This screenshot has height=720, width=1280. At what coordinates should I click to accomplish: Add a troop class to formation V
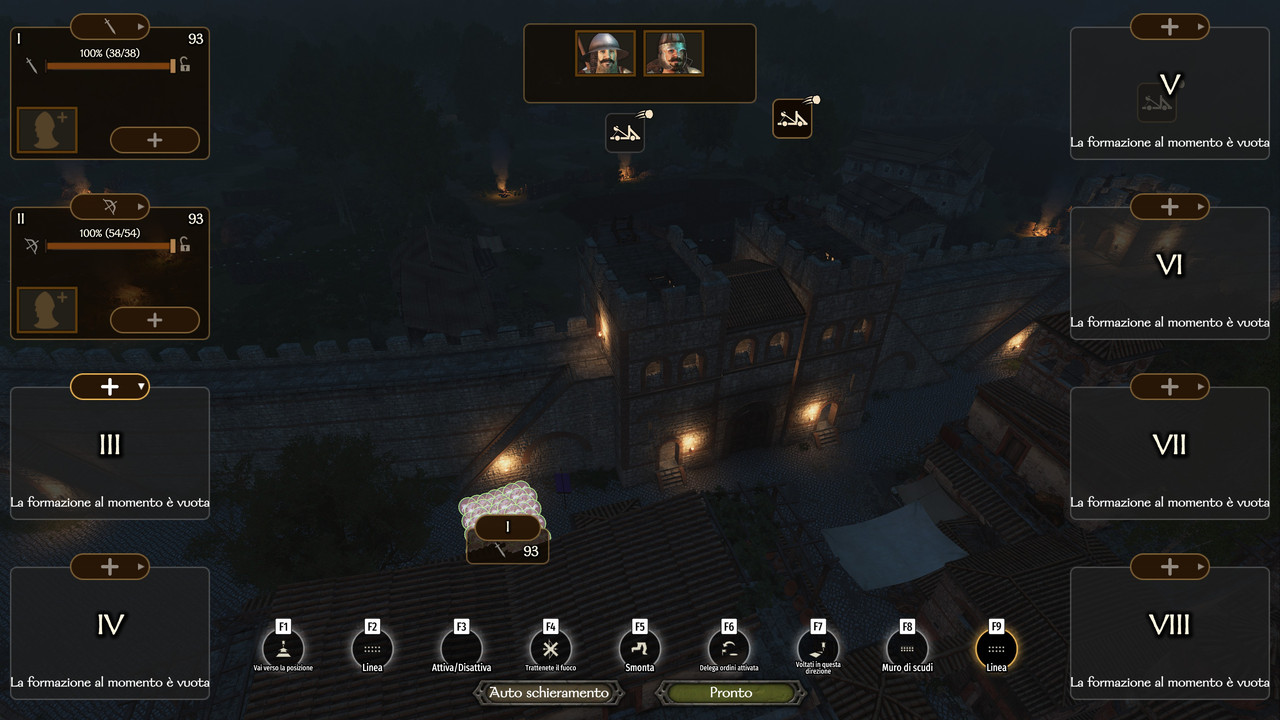coord(1169,27)
